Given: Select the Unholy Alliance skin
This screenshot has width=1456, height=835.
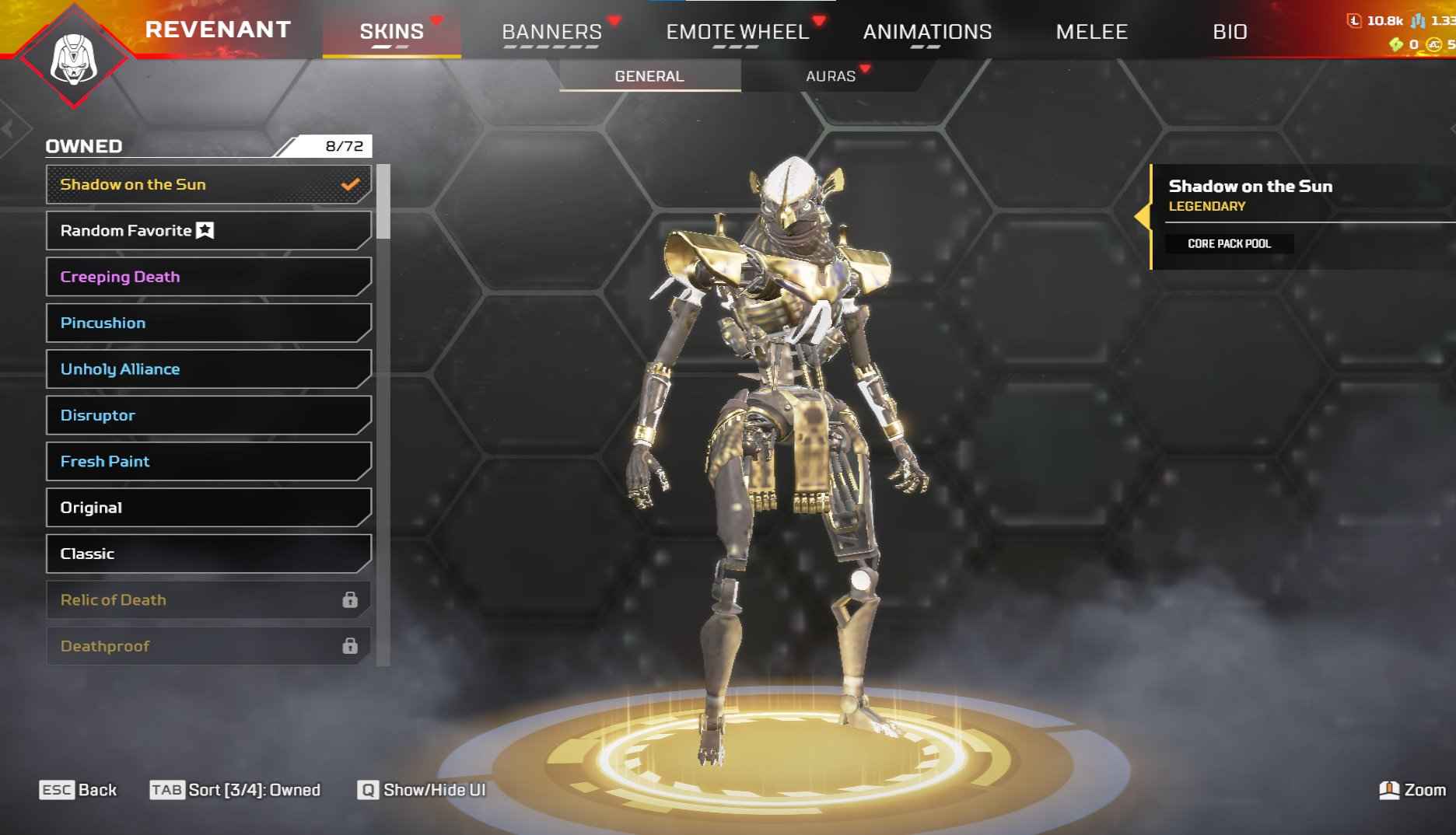Looking at the screenshot, I should coord(208,369).
